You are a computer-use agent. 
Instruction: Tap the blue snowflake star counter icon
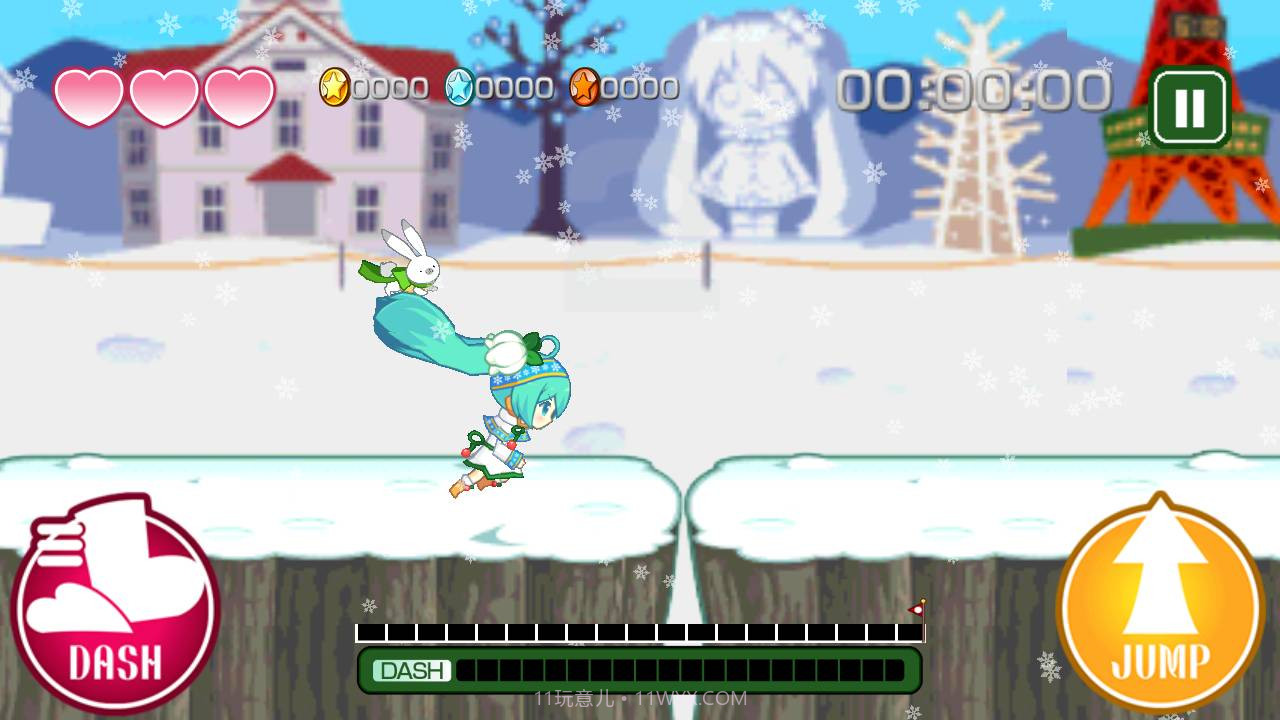462,86
